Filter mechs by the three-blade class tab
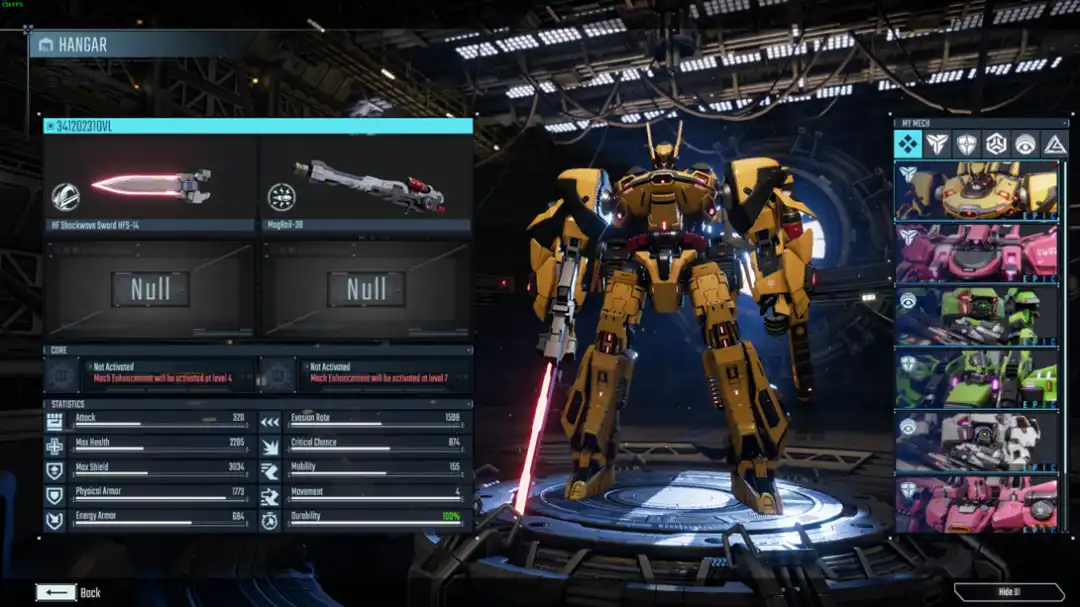1080x607 pixels. [937, 144]
